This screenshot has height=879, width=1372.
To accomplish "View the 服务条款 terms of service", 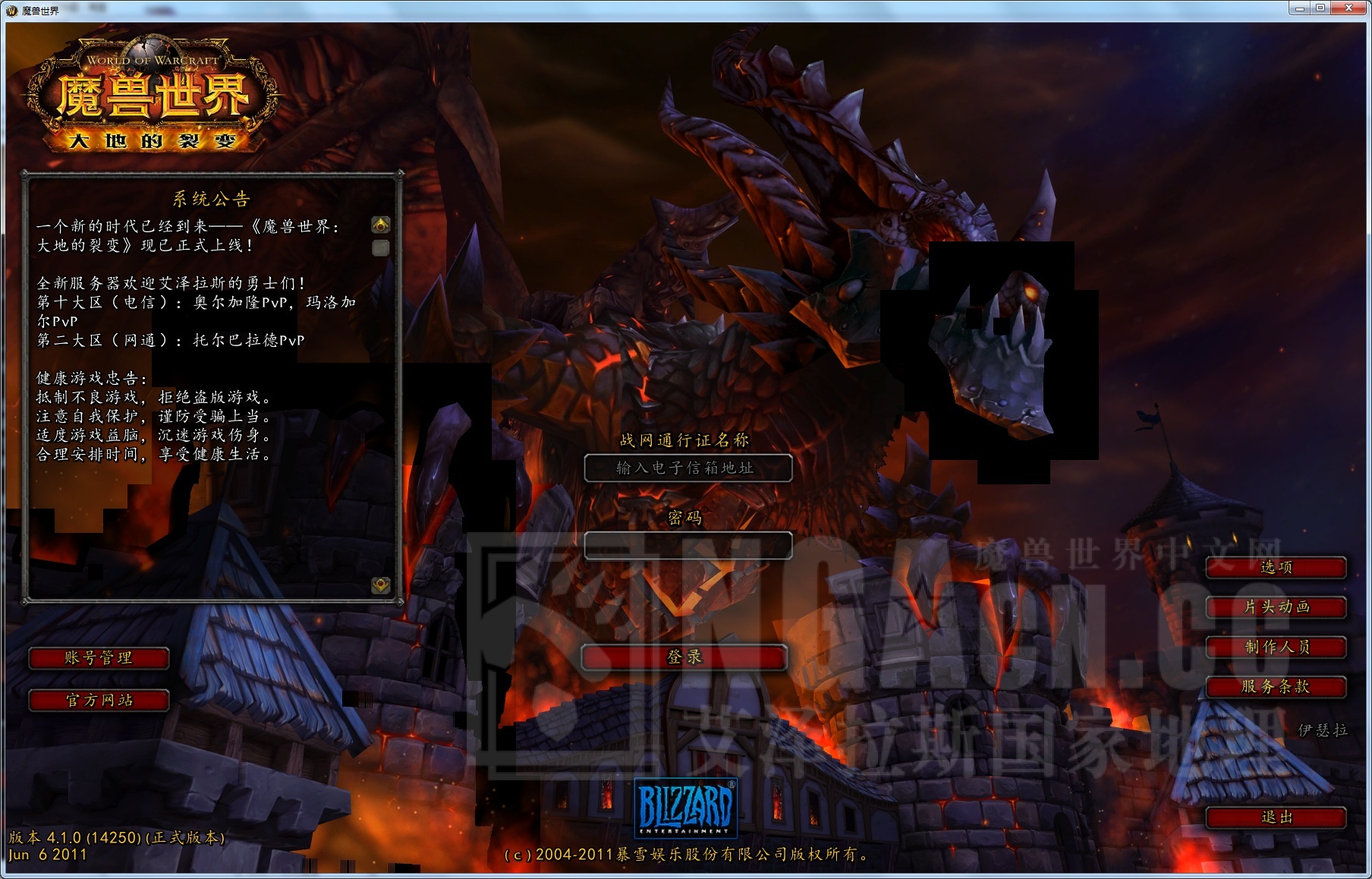I will [x=1276, y=687].
